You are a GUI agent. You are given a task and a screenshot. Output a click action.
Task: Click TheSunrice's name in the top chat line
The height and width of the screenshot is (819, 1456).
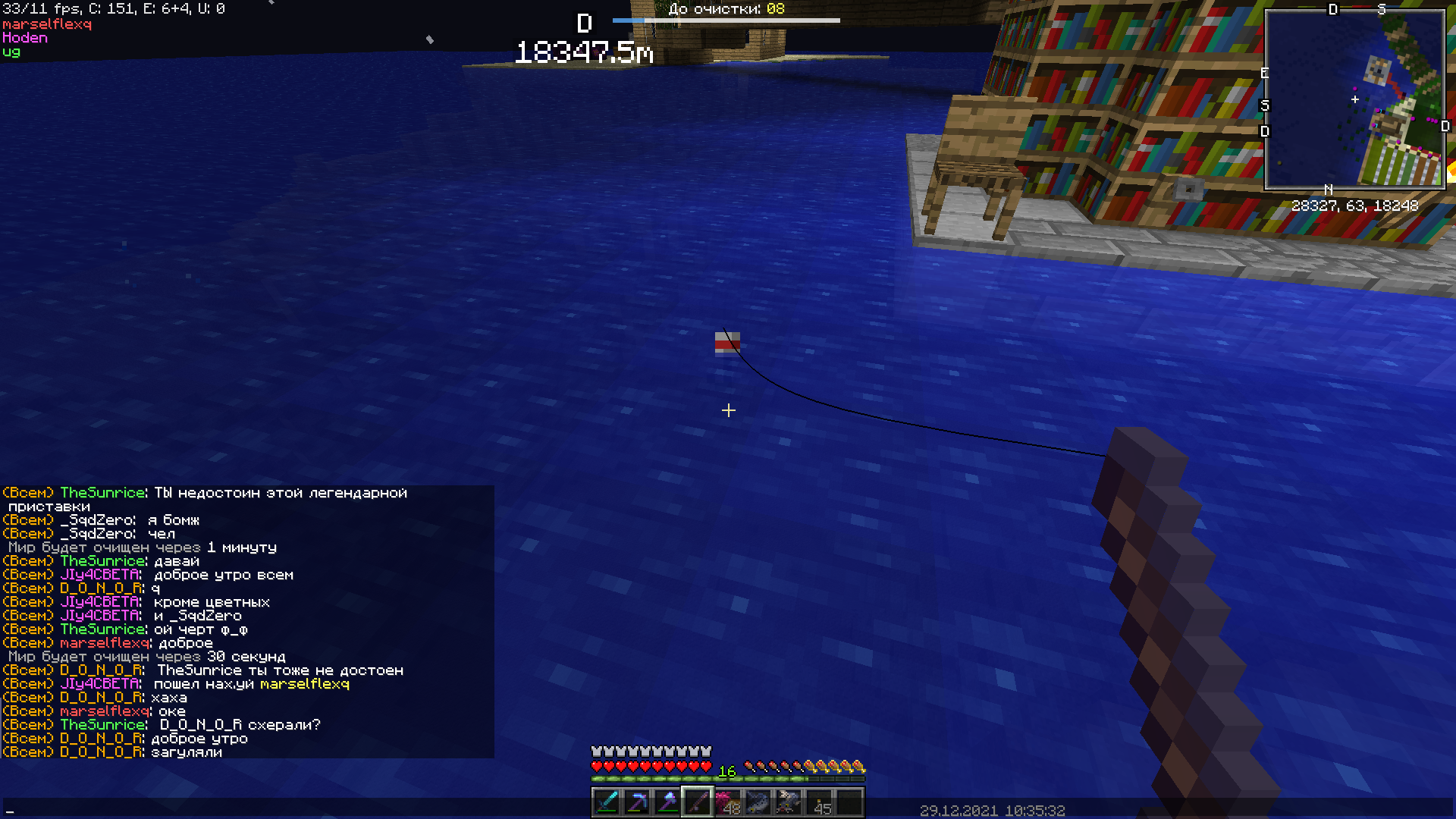(x=102, y=493)
